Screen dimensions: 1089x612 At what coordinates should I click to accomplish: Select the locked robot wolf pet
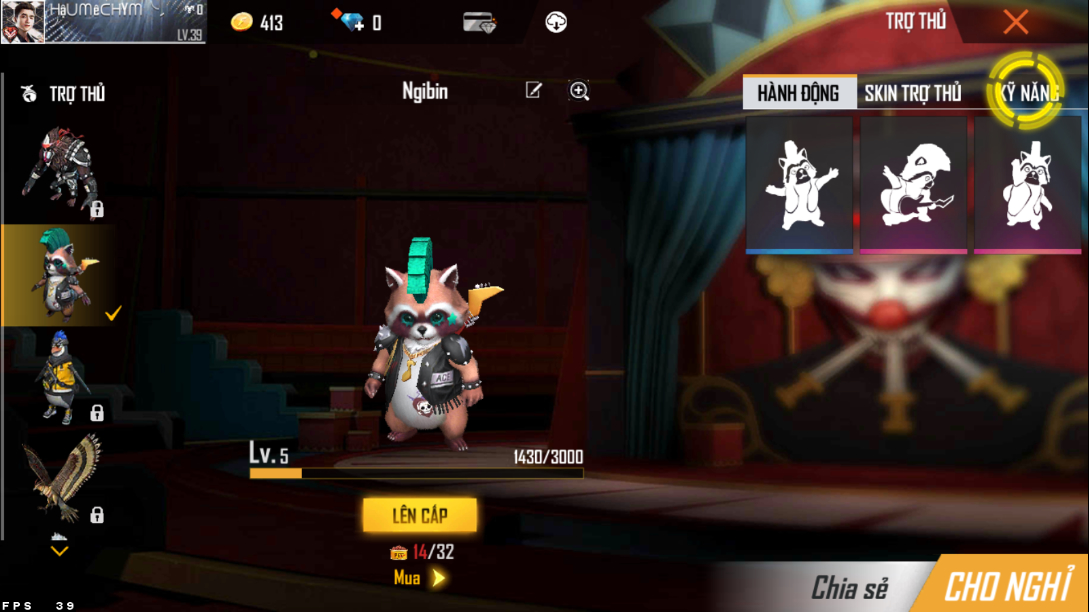click(60, 170)
